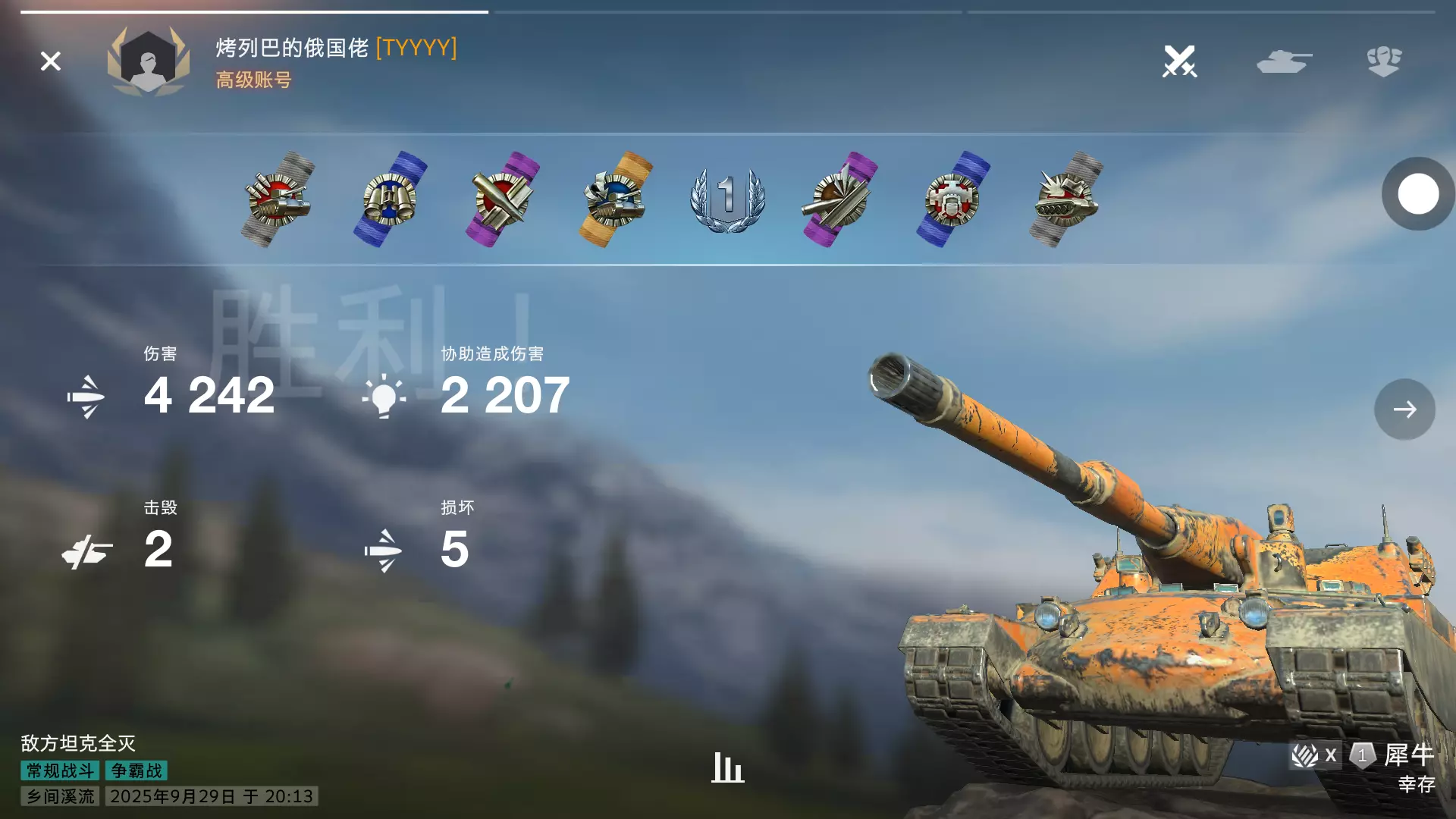The width and height of the screenshot is (1456, 819).
Task: View the orange-ribbon tank medal
Action: click(615, 199)
